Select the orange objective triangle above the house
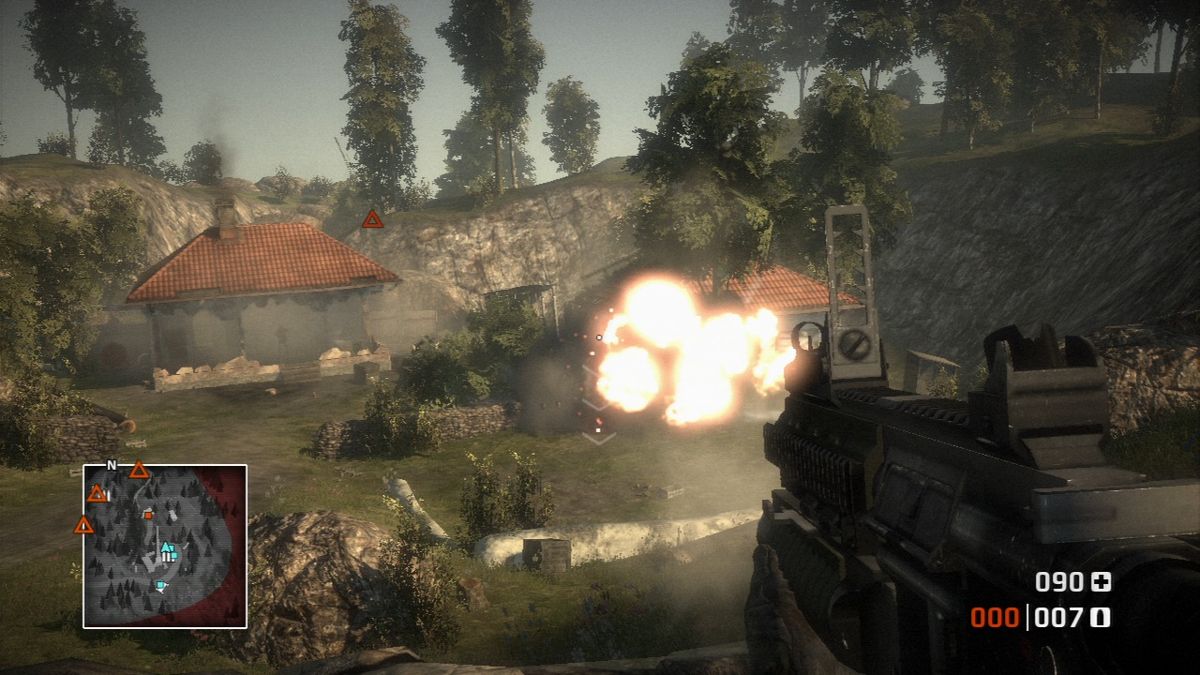Screen dimensions: 1200x675 tap(372, 219)
